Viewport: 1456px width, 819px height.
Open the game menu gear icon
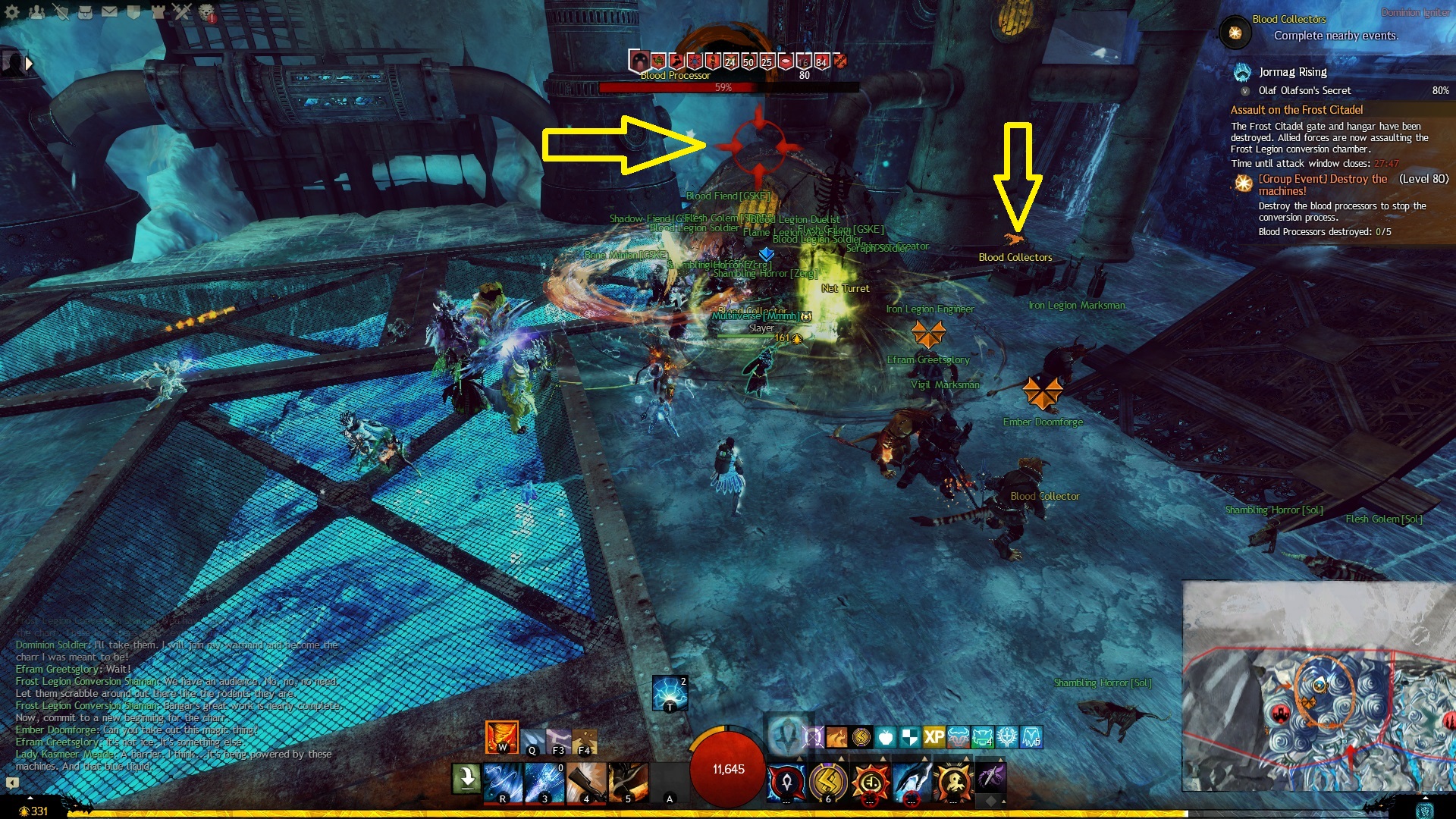(12, 12)
